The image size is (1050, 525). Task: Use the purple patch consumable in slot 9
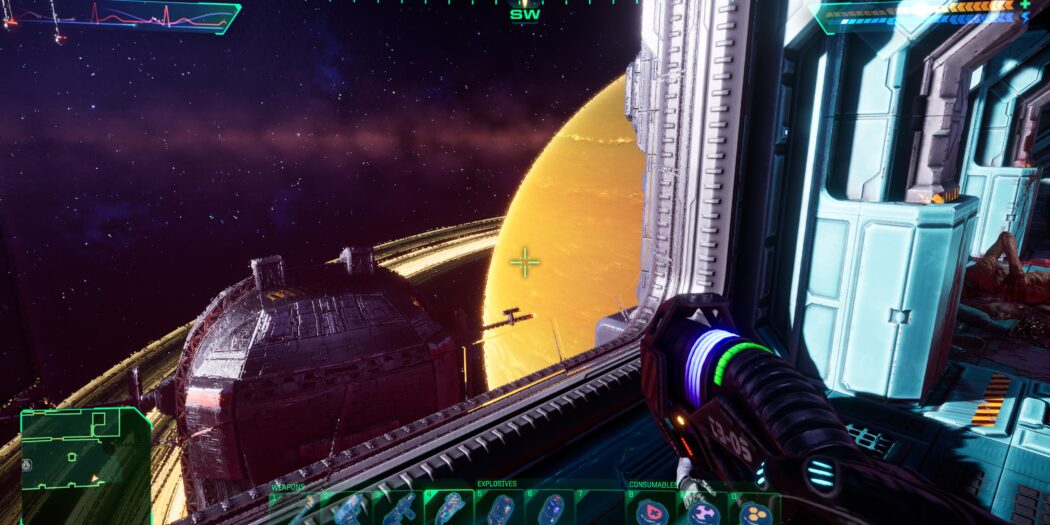(x=704, y=510)
